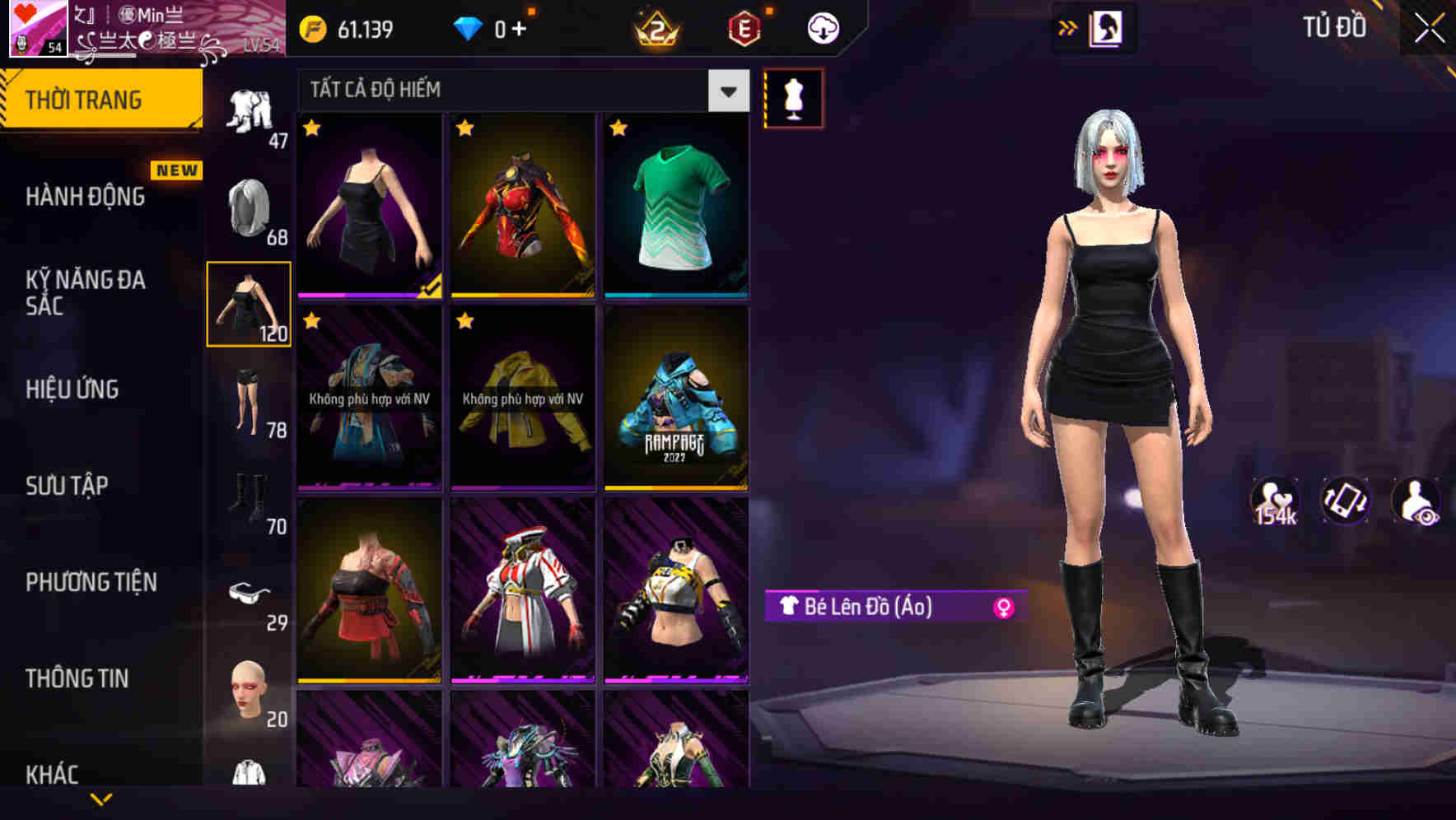
Task: Toggle the favorite star on the yellow jacket
Action: (465, 321)
